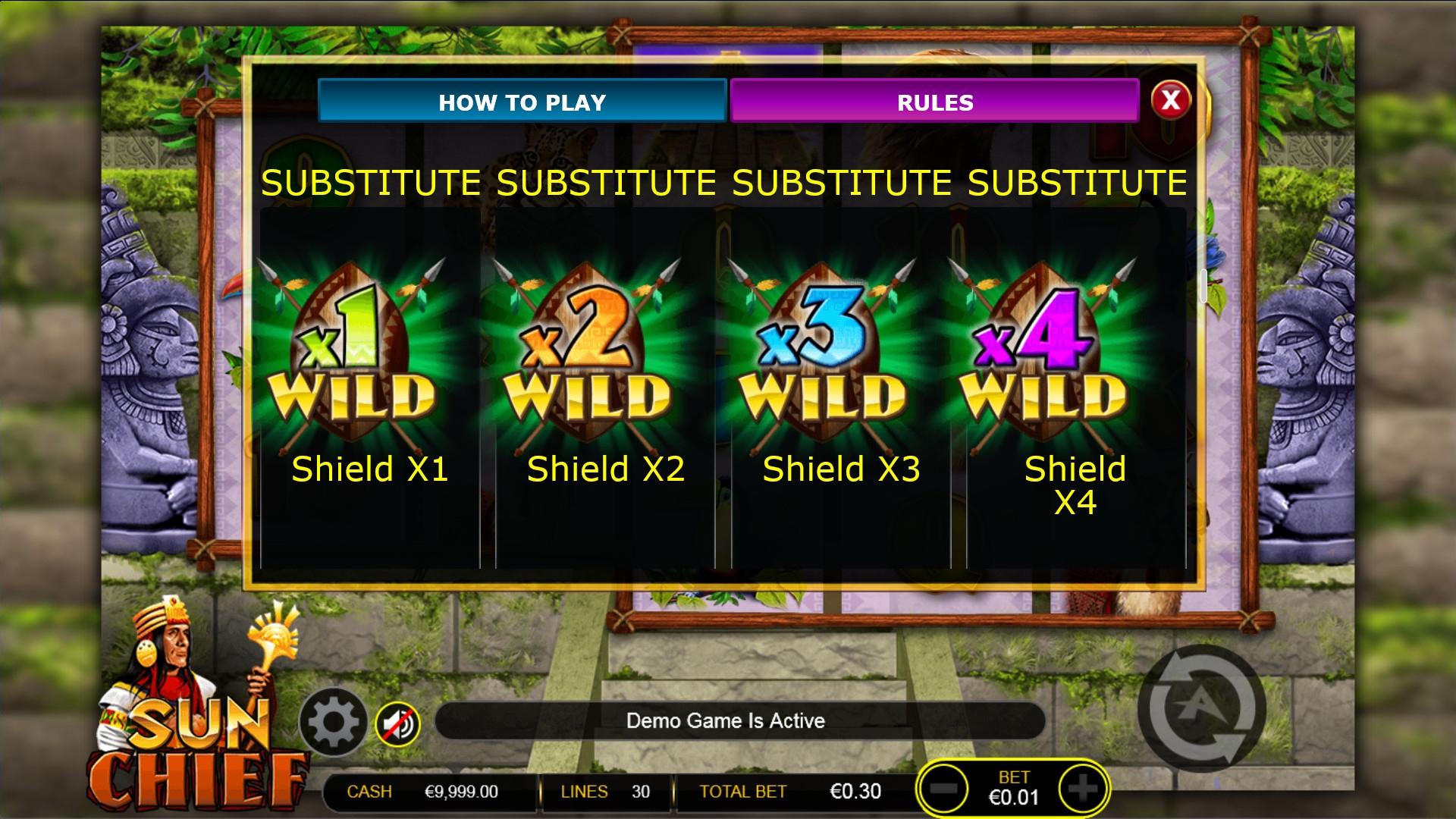The width and height of the screenshot is (1456, 819).
Task: Close the help panel with the red X
Action: point(1170,99)
